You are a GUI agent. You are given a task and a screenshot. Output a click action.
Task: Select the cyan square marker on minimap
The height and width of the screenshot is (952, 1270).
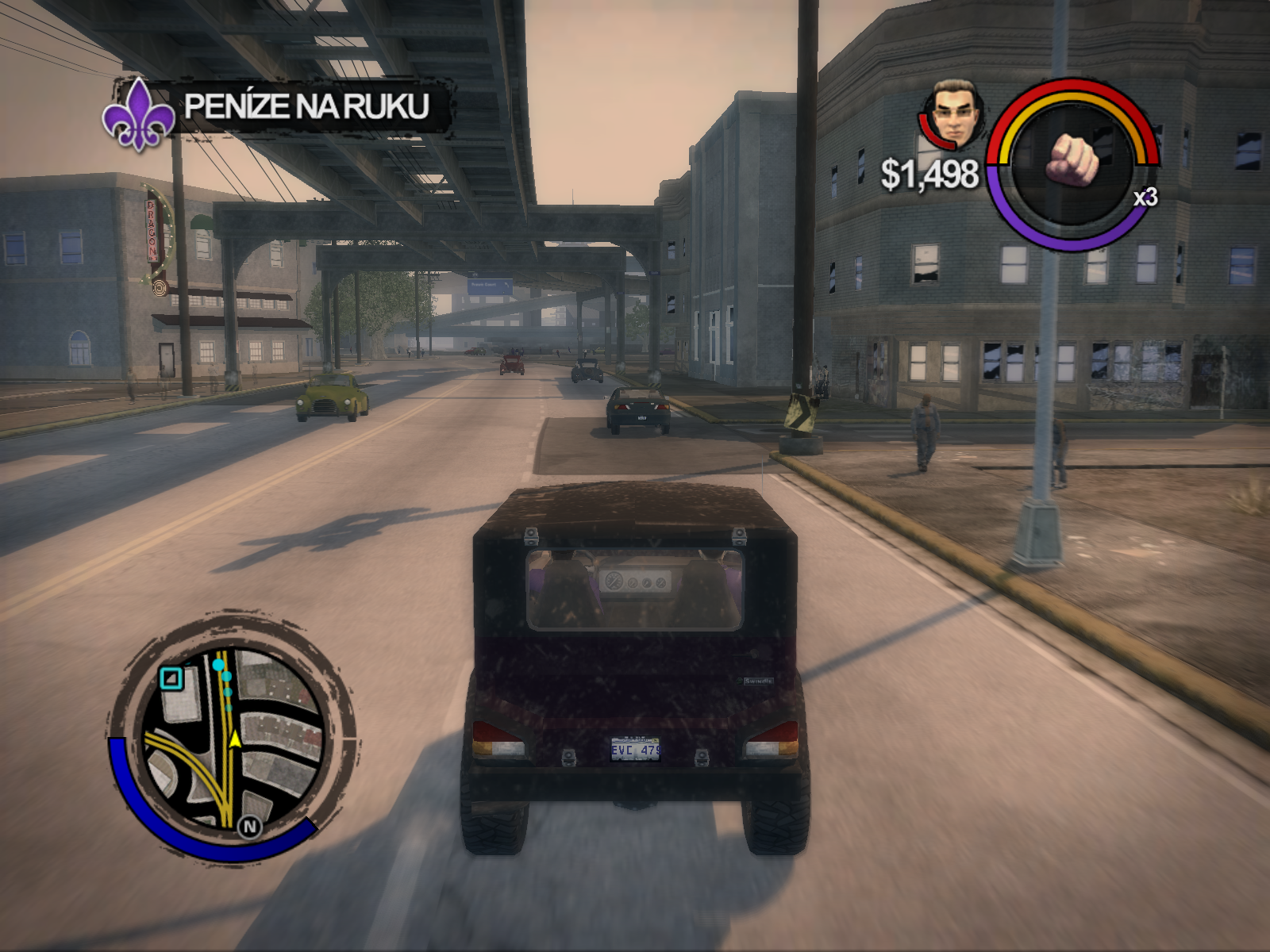click(171, 678)
